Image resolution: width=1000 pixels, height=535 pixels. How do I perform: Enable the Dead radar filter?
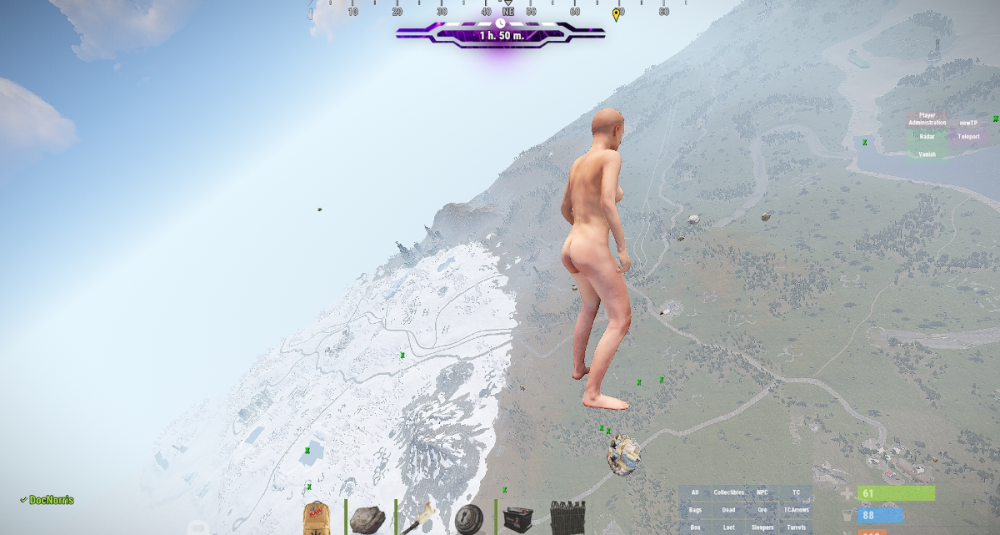tap(729, 510)
